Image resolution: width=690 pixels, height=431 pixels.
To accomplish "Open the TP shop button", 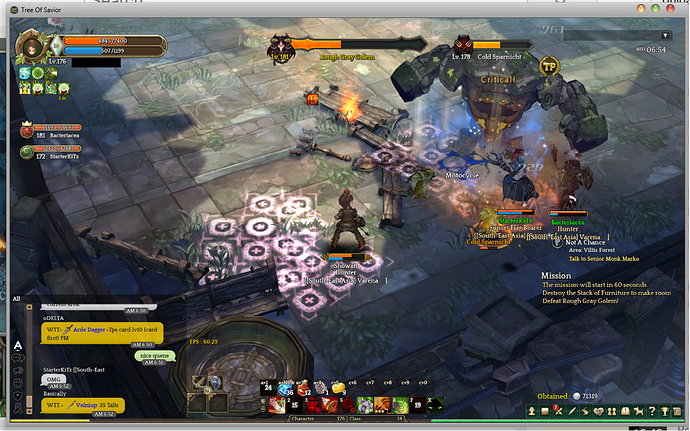I will pyautogui.click(x=548, y=66).
